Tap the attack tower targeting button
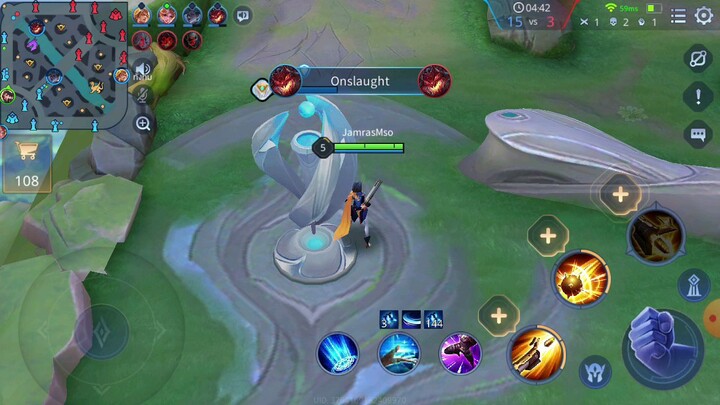720x405 pixels. coord(694,285)
